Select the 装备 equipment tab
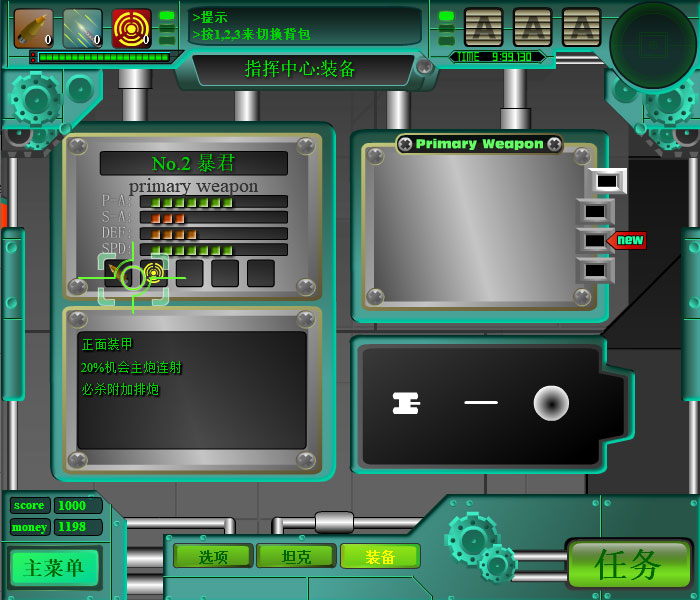The width and height of the screenshot is (700, 600). [x=380, y=556]
